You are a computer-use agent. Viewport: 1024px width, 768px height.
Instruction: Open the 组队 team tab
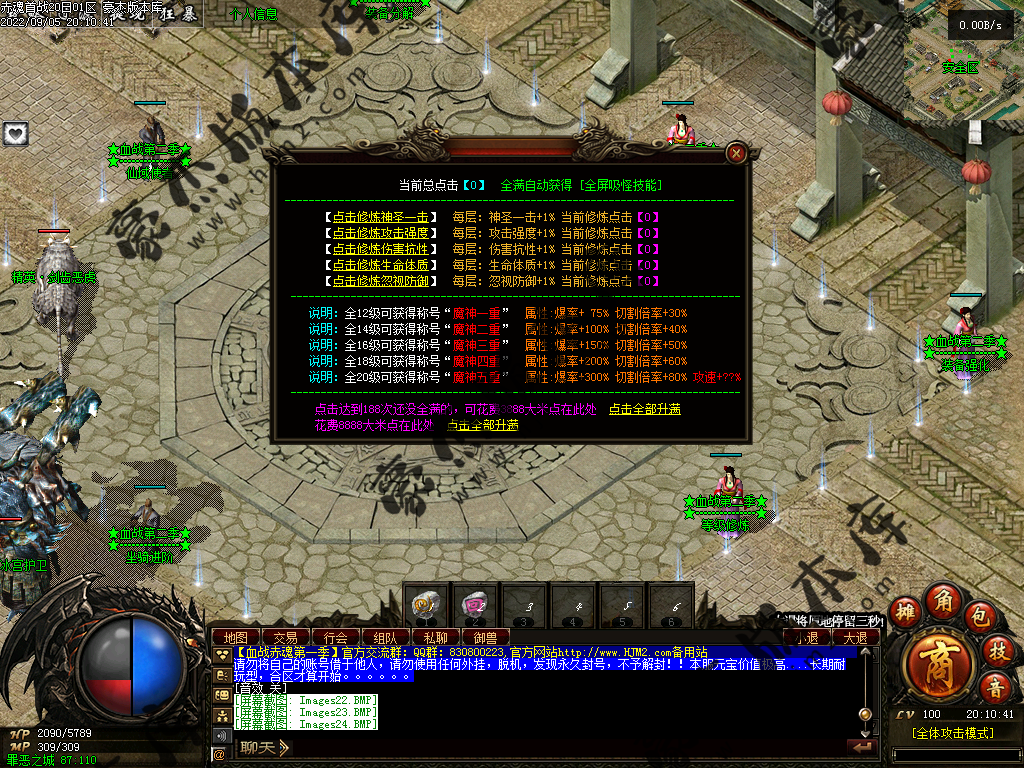click(385, 637)
